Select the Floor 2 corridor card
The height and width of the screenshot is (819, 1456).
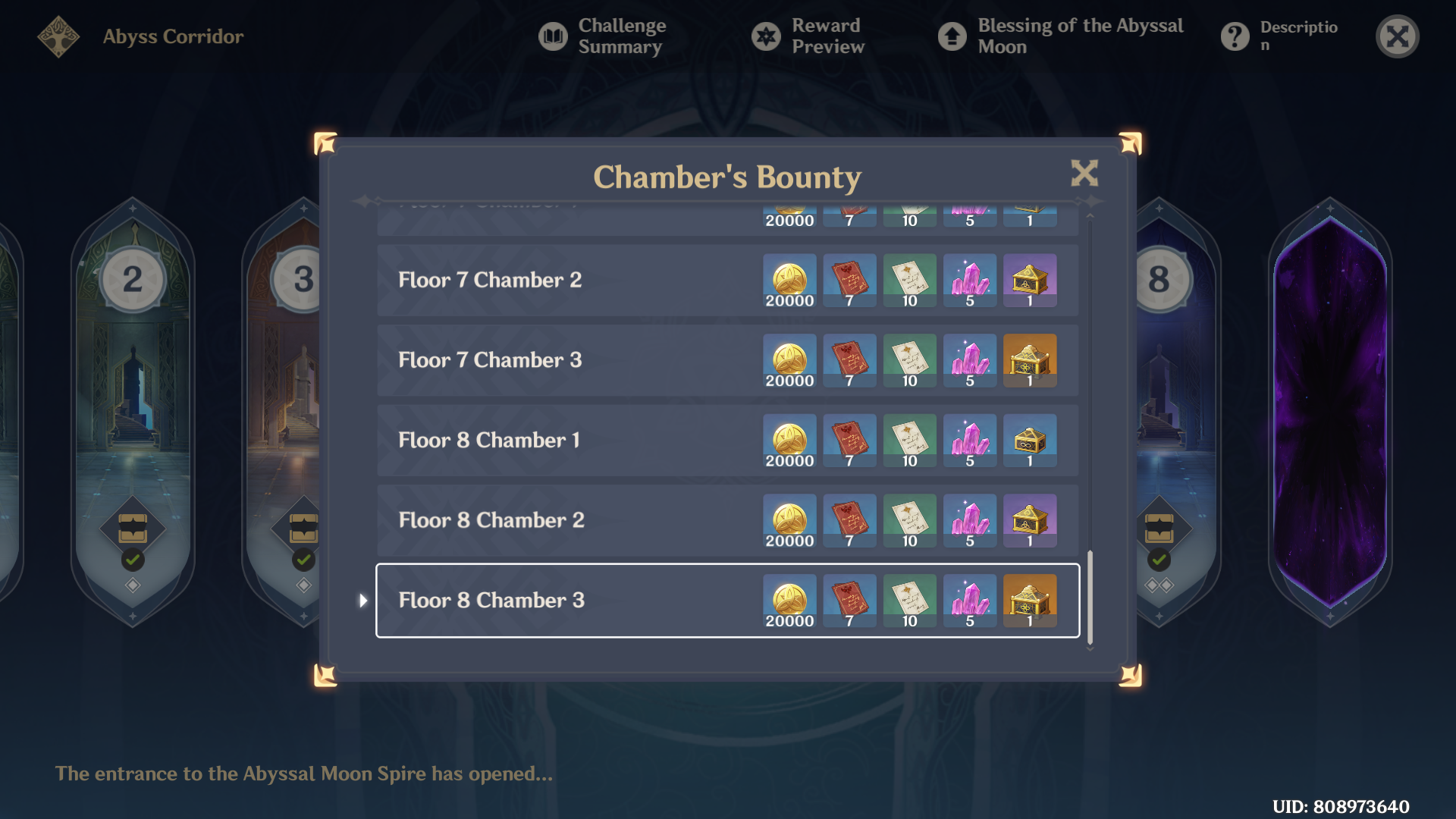[133, 409]
